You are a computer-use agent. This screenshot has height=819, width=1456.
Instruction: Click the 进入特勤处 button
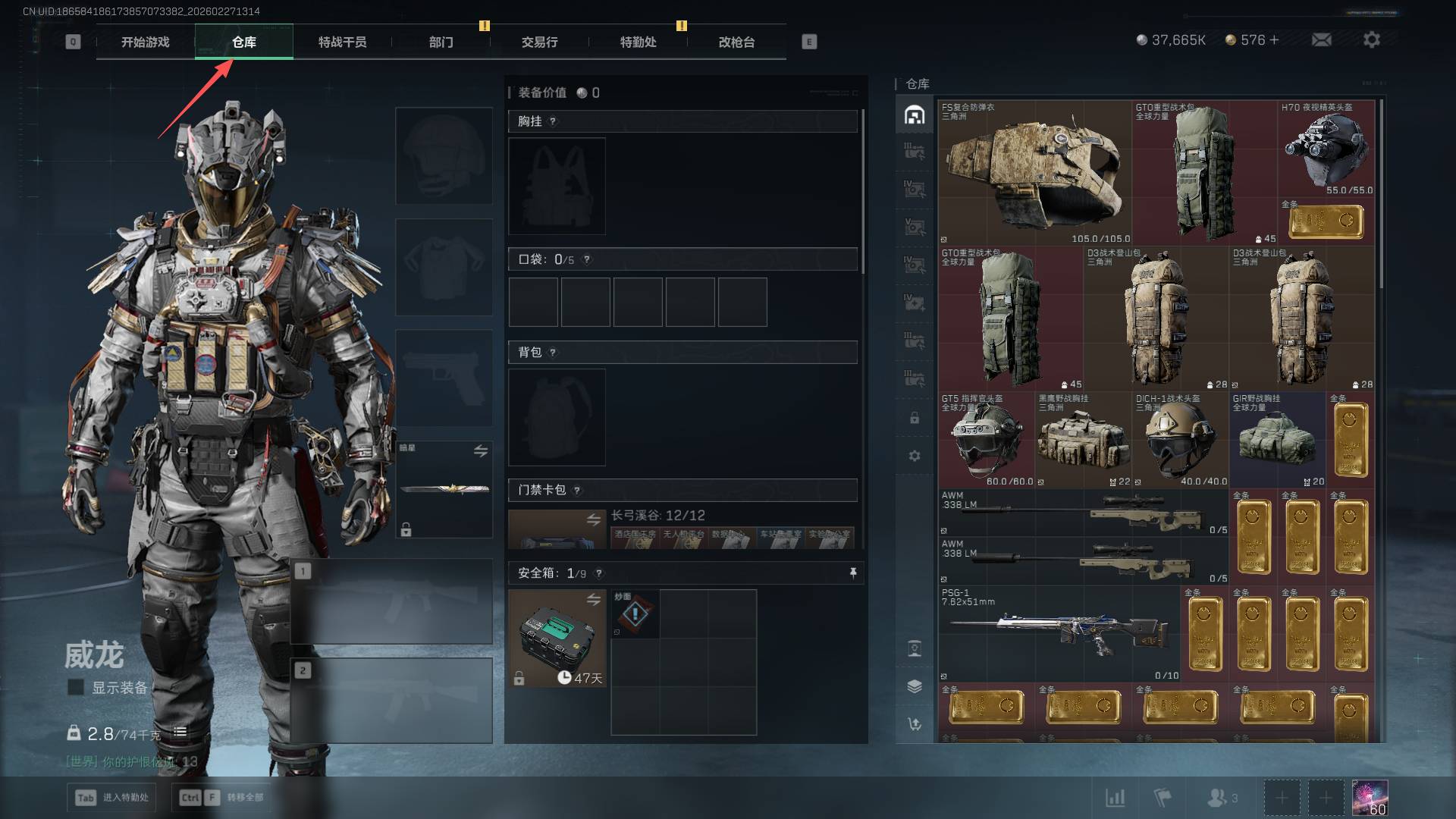coord(111,797)
